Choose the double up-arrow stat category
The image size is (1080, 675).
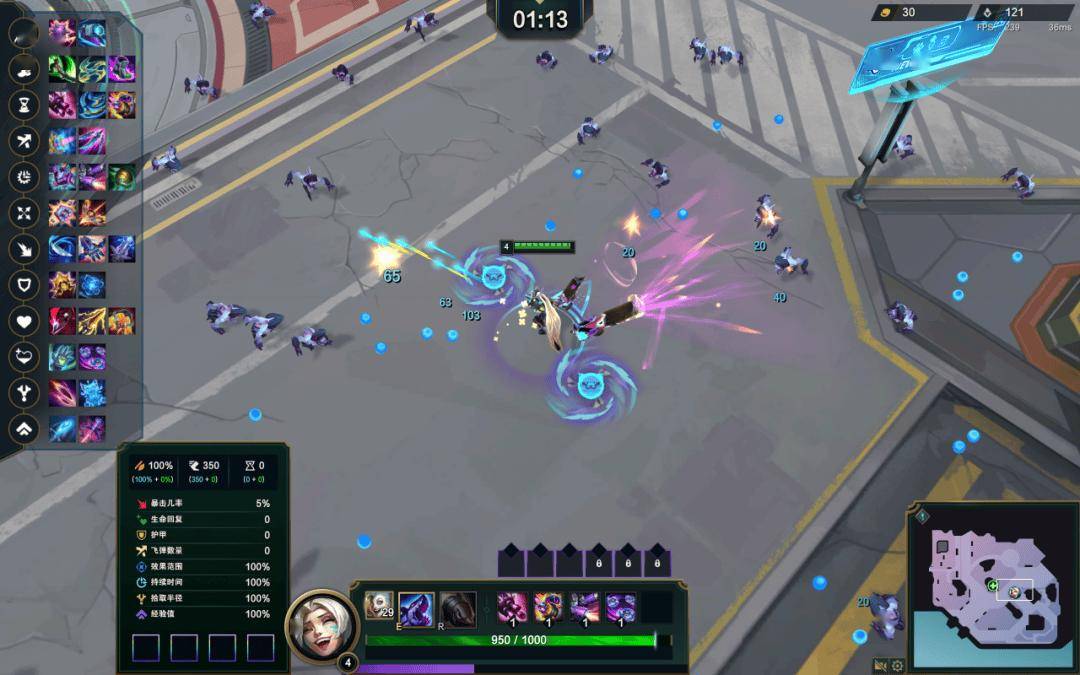coord(24,429)
